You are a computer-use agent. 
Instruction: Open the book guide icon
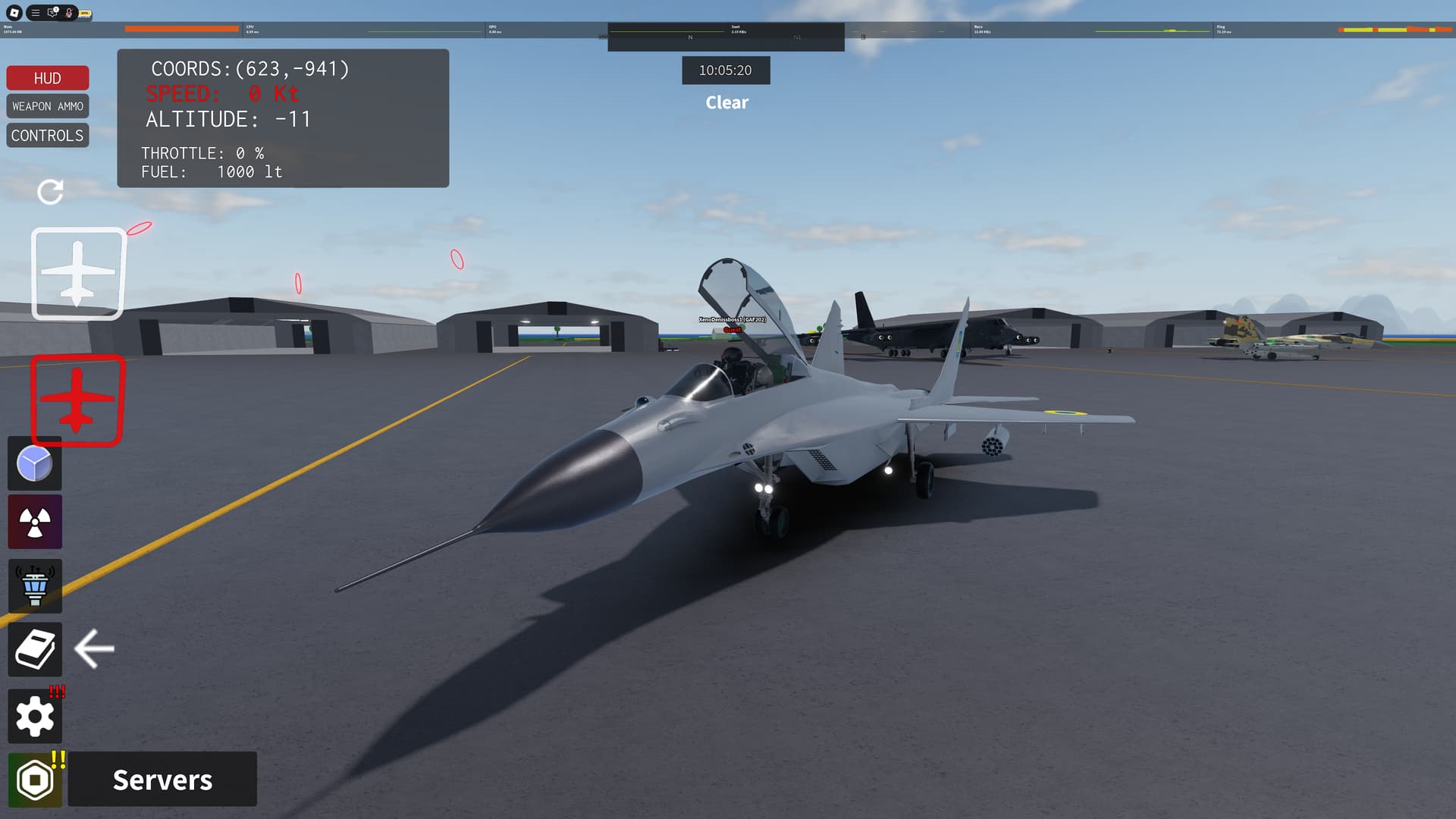[x=35, y=650]
